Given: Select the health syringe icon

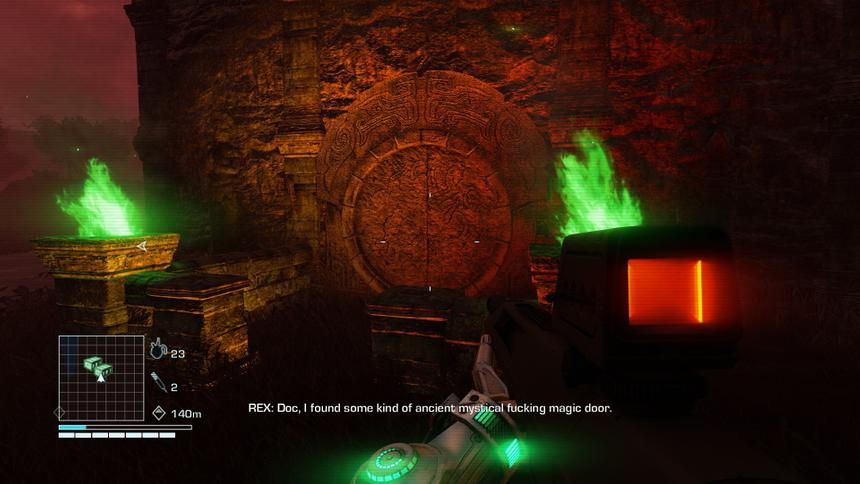Looking at the screenshot, I should [x=158, y=380].
